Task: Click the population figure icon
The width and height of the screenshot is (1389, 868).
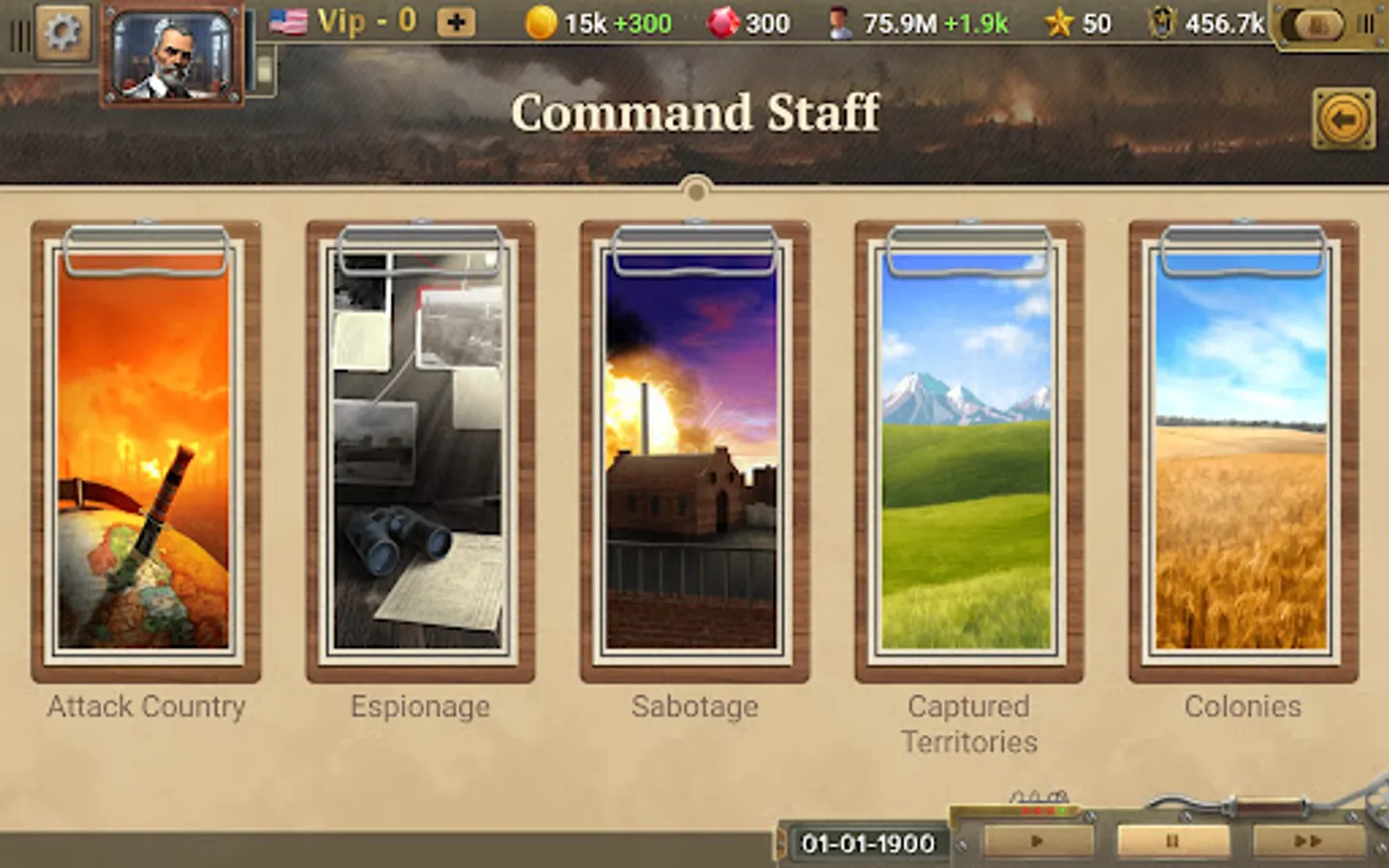Action: click(842, 21)
